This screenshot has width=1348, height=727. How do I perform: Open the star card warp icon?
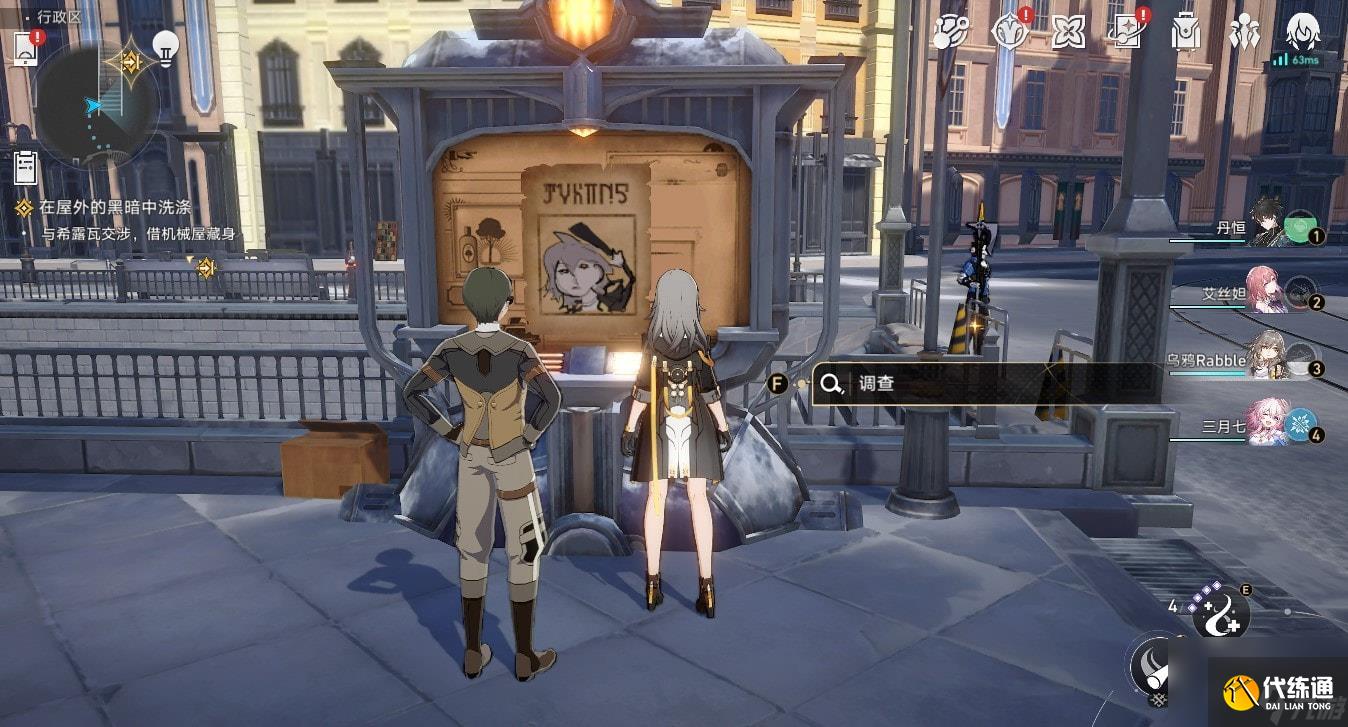point(1126,32)
